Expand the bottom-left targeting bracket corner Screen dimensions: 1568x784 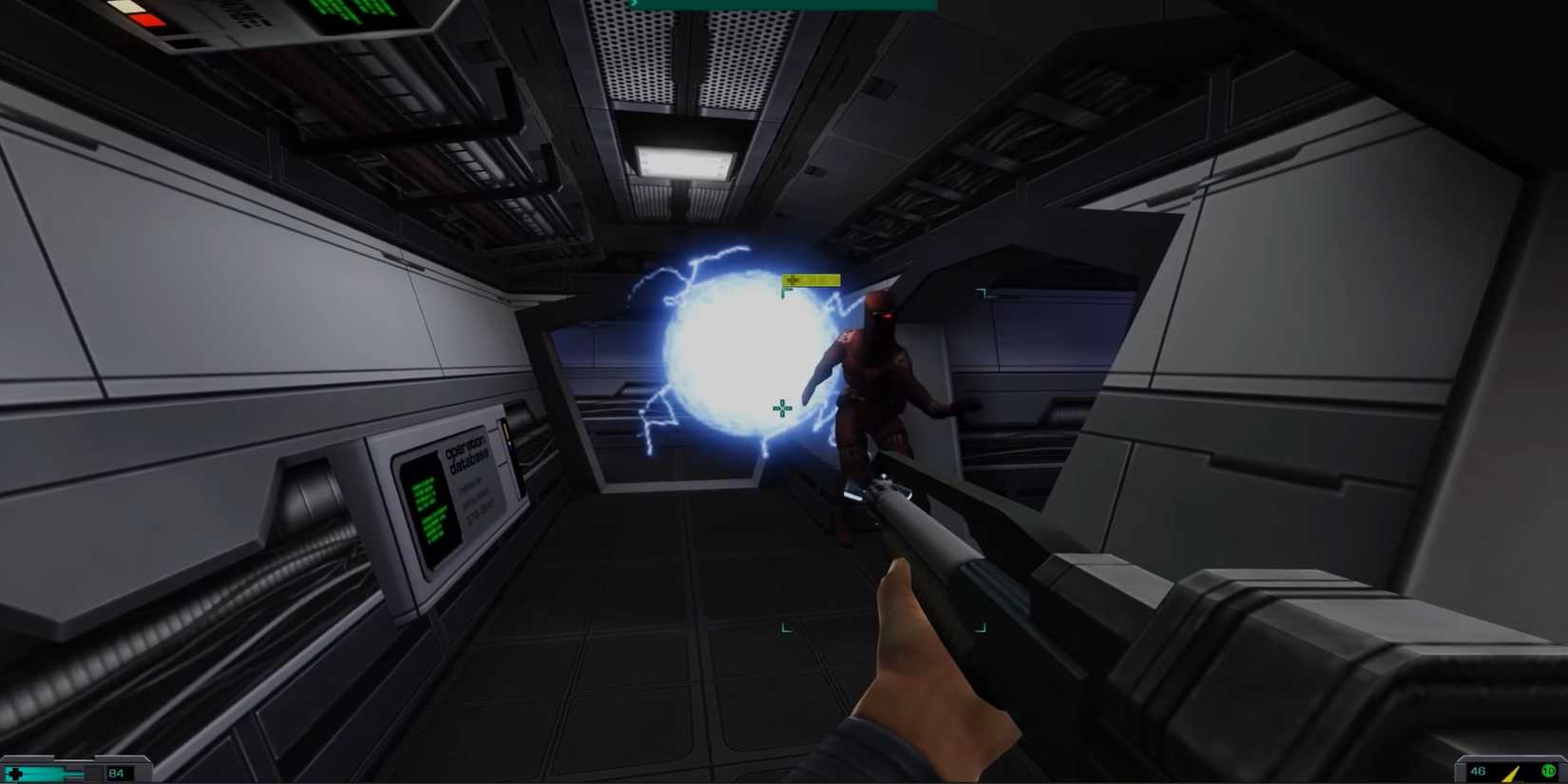pyautogui.click(x=786, y=627)
